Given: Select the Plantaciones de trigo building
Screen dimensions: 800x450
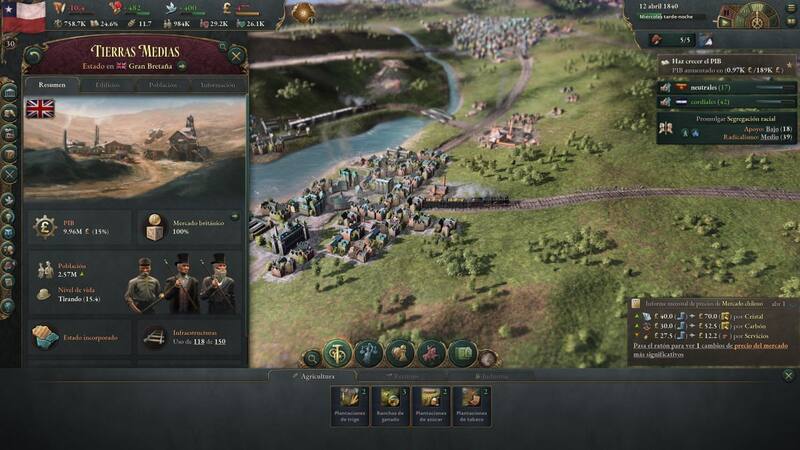Looking at the screenshot, I should (x=349, y=407).
